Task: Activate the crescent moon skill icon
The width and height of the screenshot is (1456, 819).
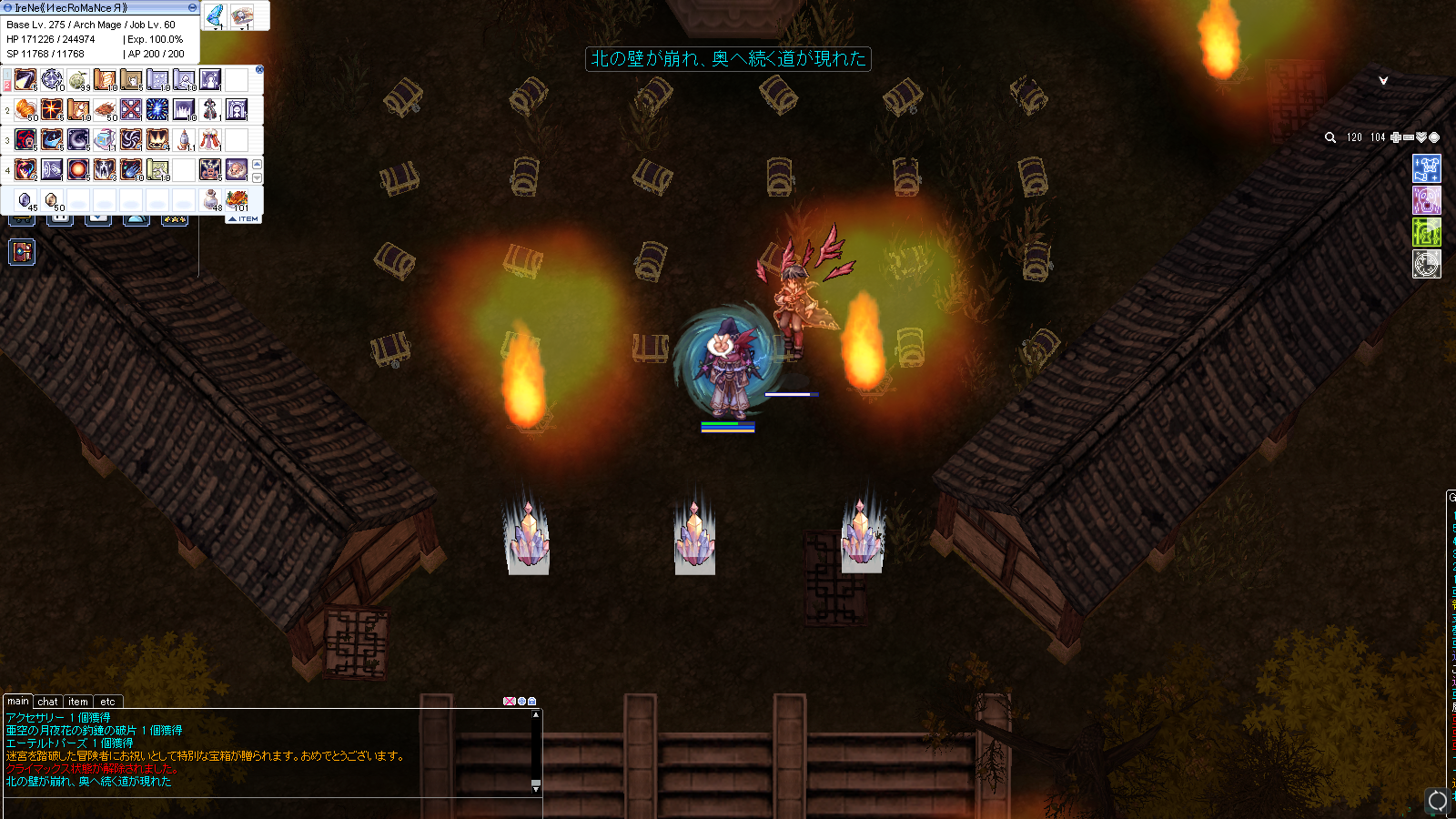Action: 78,139
